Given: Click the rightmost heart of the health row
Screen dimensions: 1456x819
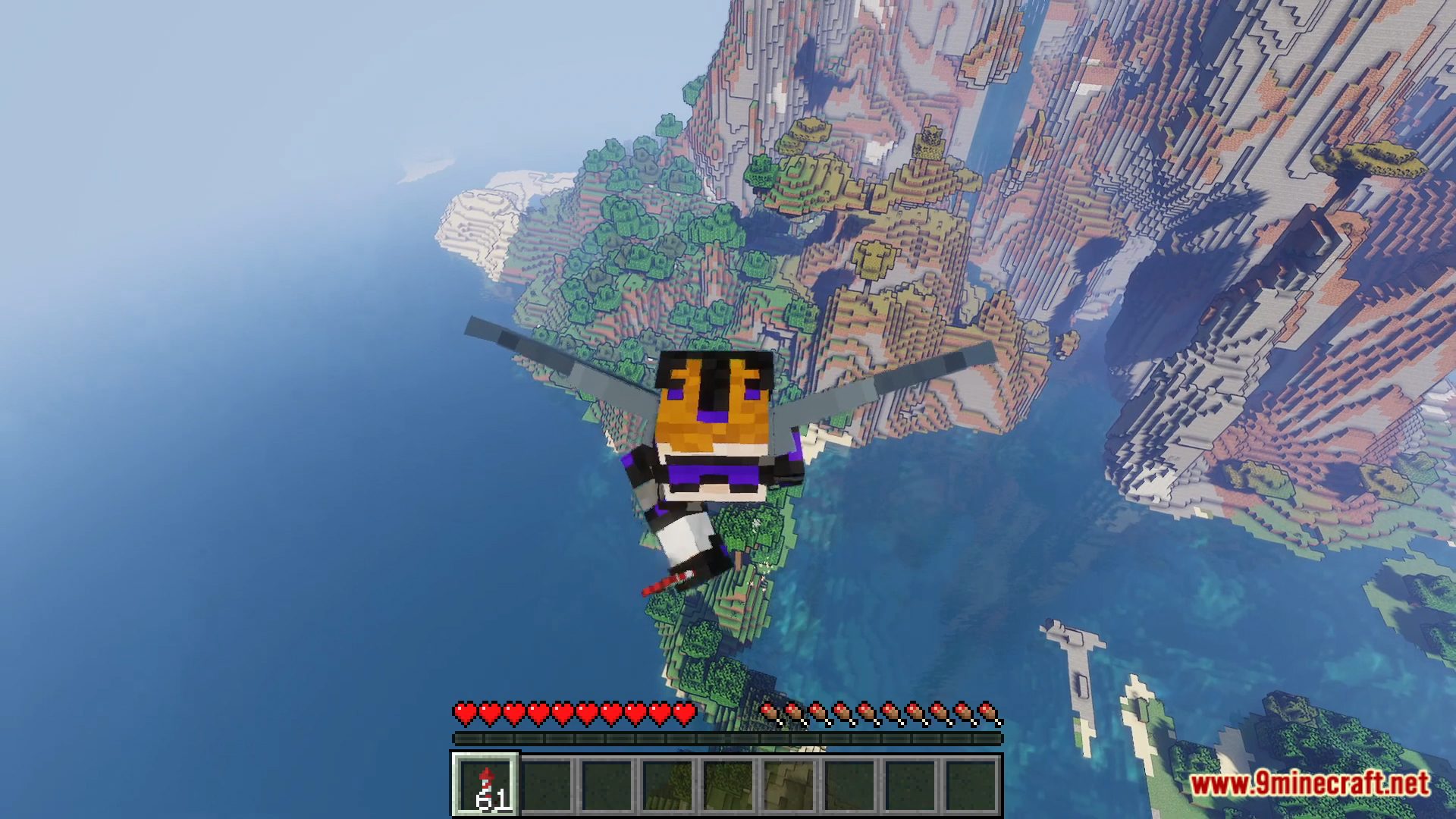Looking at the screenshot, I should (x=684, y=713).
